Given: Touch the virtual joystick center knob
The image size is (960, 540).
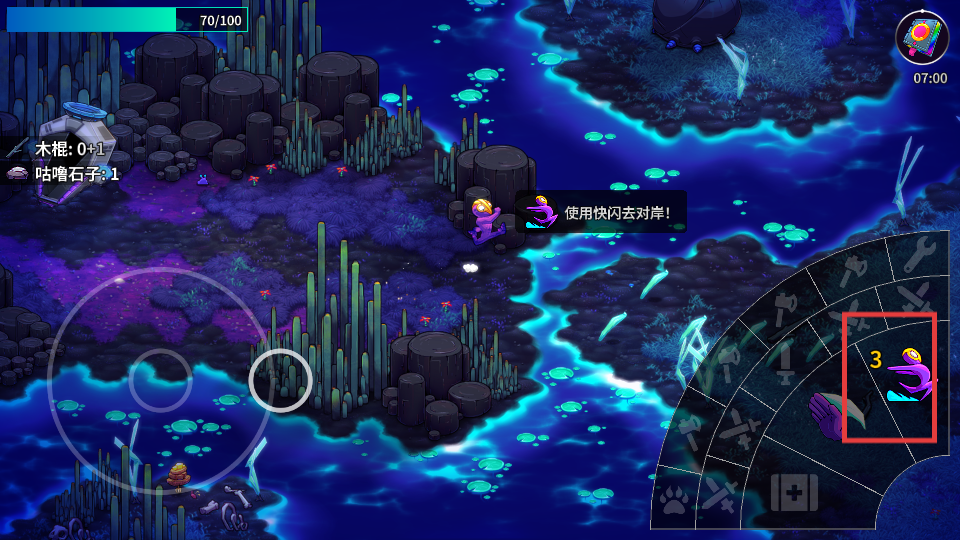Looking at the screenshot, I should tap(160, 380).
